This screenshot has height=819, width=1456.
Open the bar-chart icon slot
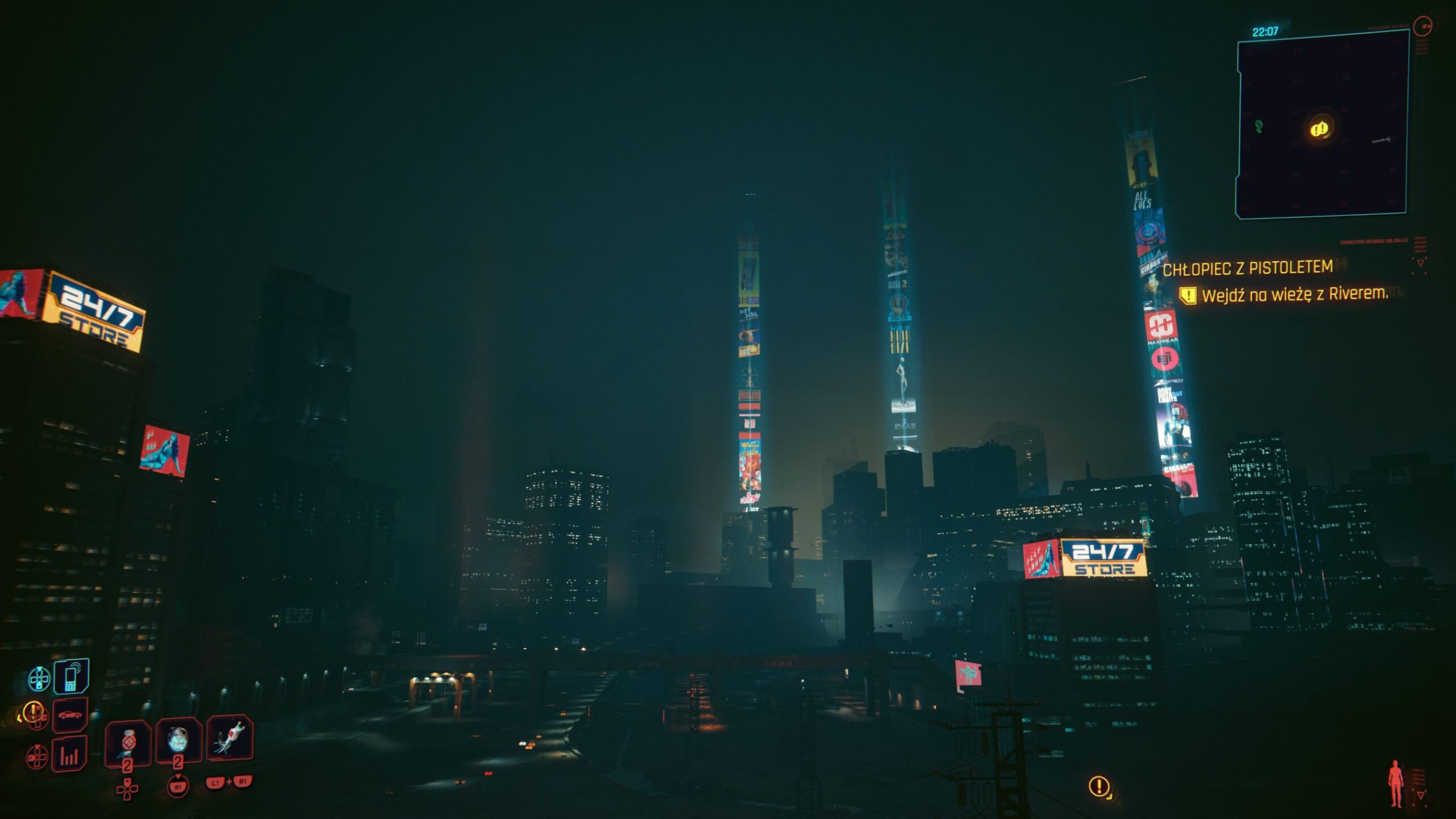tap(69, 754)
